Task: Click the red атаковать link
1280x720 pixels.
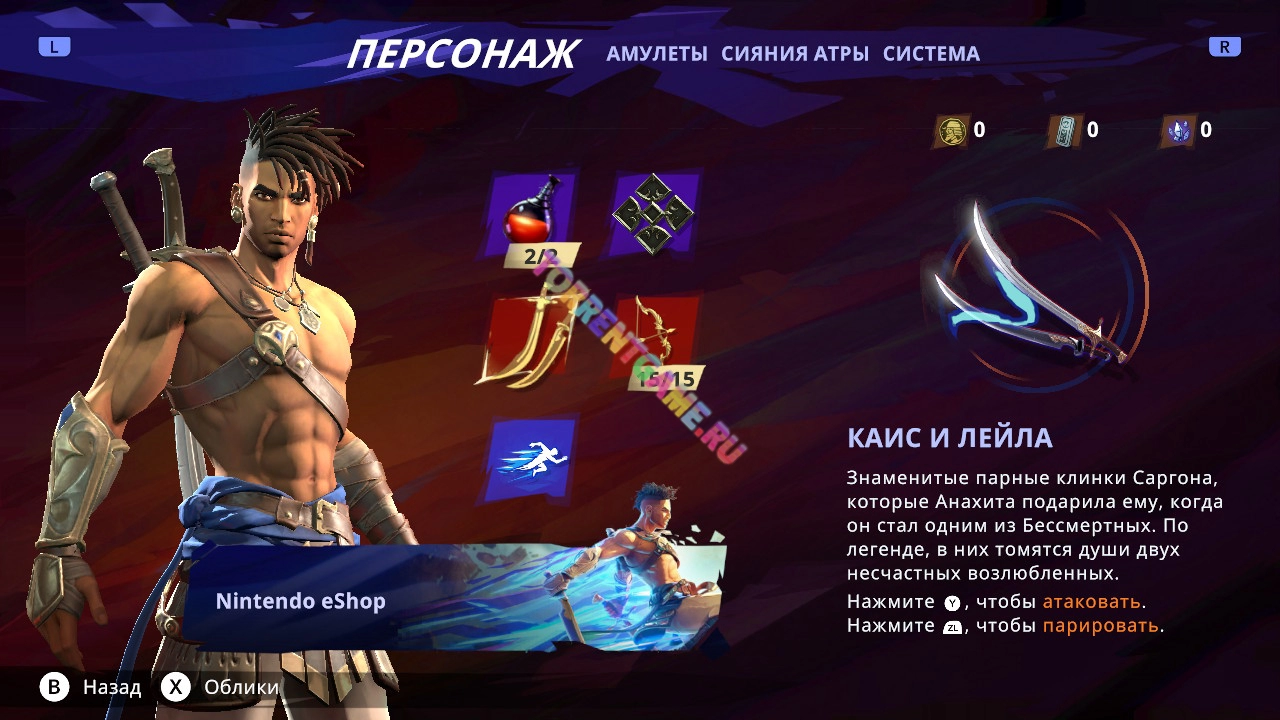Action: pos(1090,602)
